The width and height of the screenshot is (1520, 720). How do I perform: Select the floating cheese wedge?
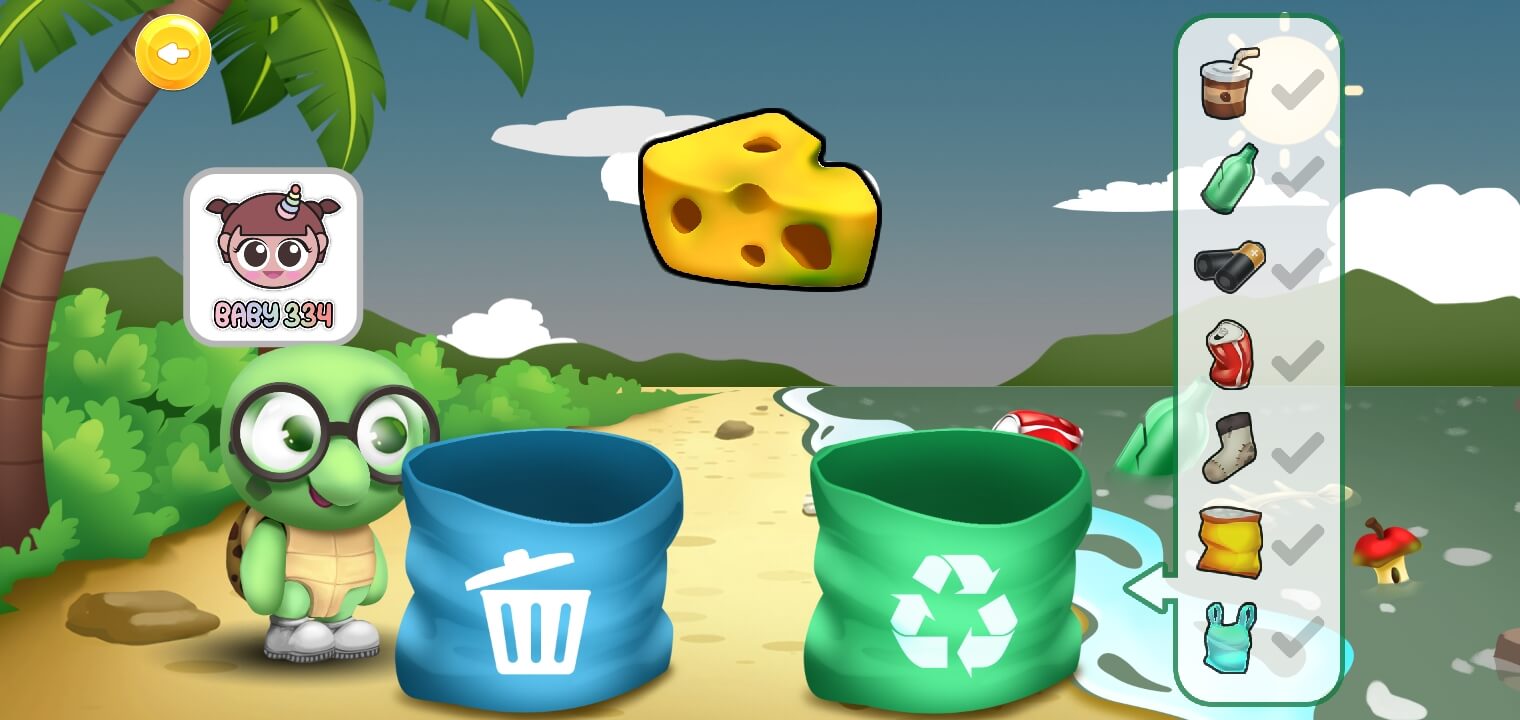[760, 200]
